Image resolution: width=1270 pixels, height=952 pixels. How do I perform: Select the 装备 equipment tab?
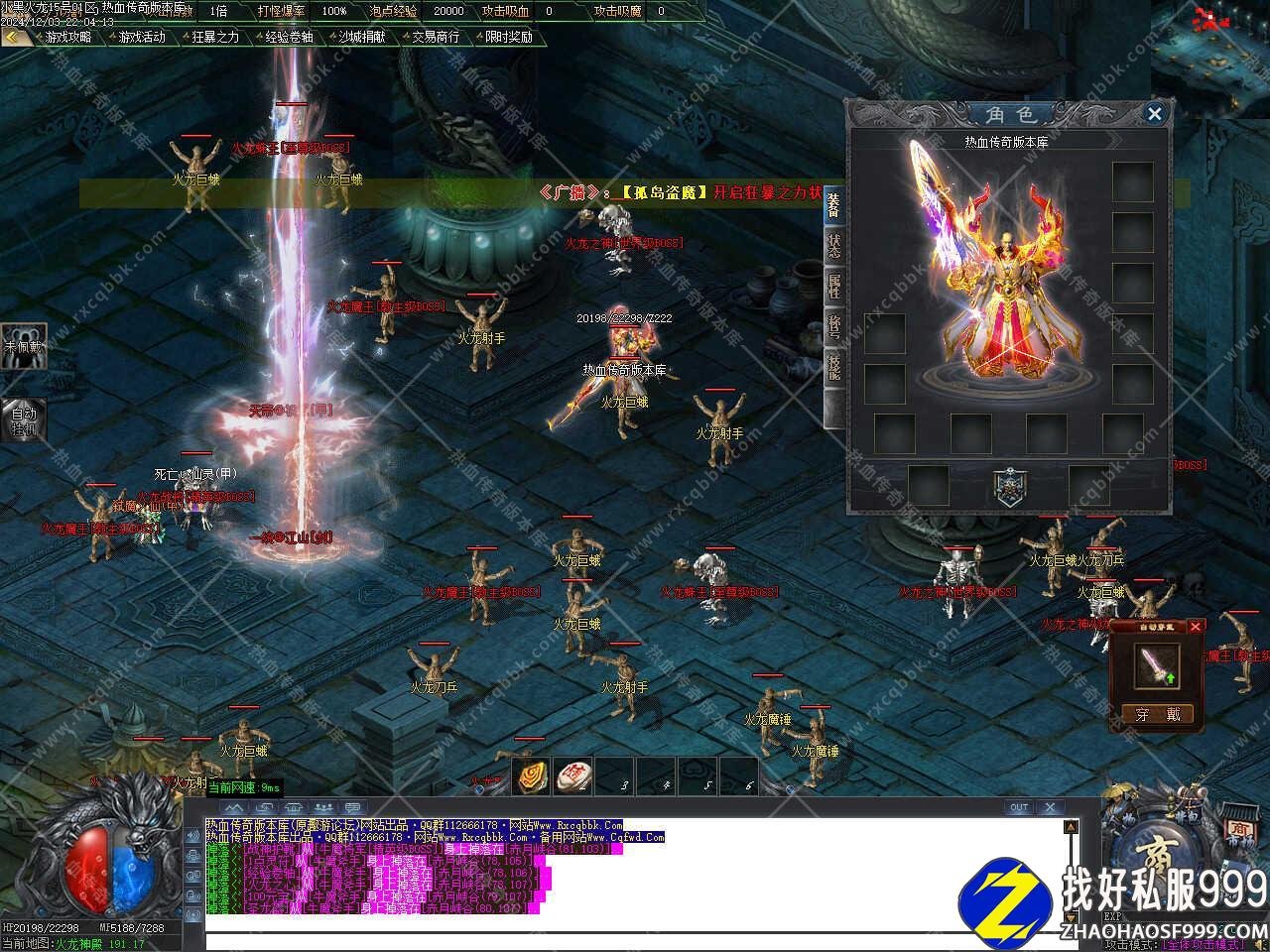click(834, 203)
